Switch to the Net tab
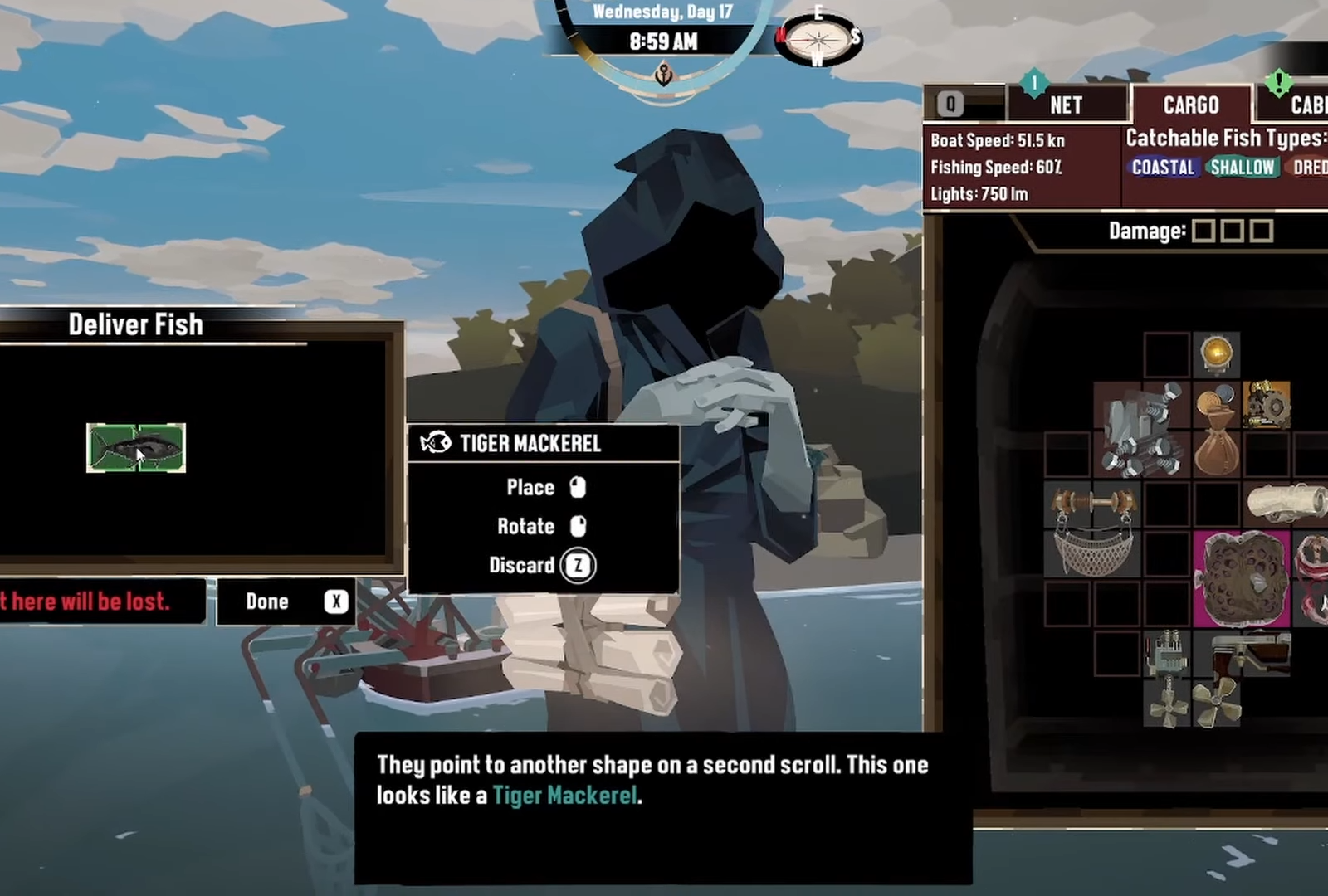The image size is (1328, 896). click(1066, 105)
